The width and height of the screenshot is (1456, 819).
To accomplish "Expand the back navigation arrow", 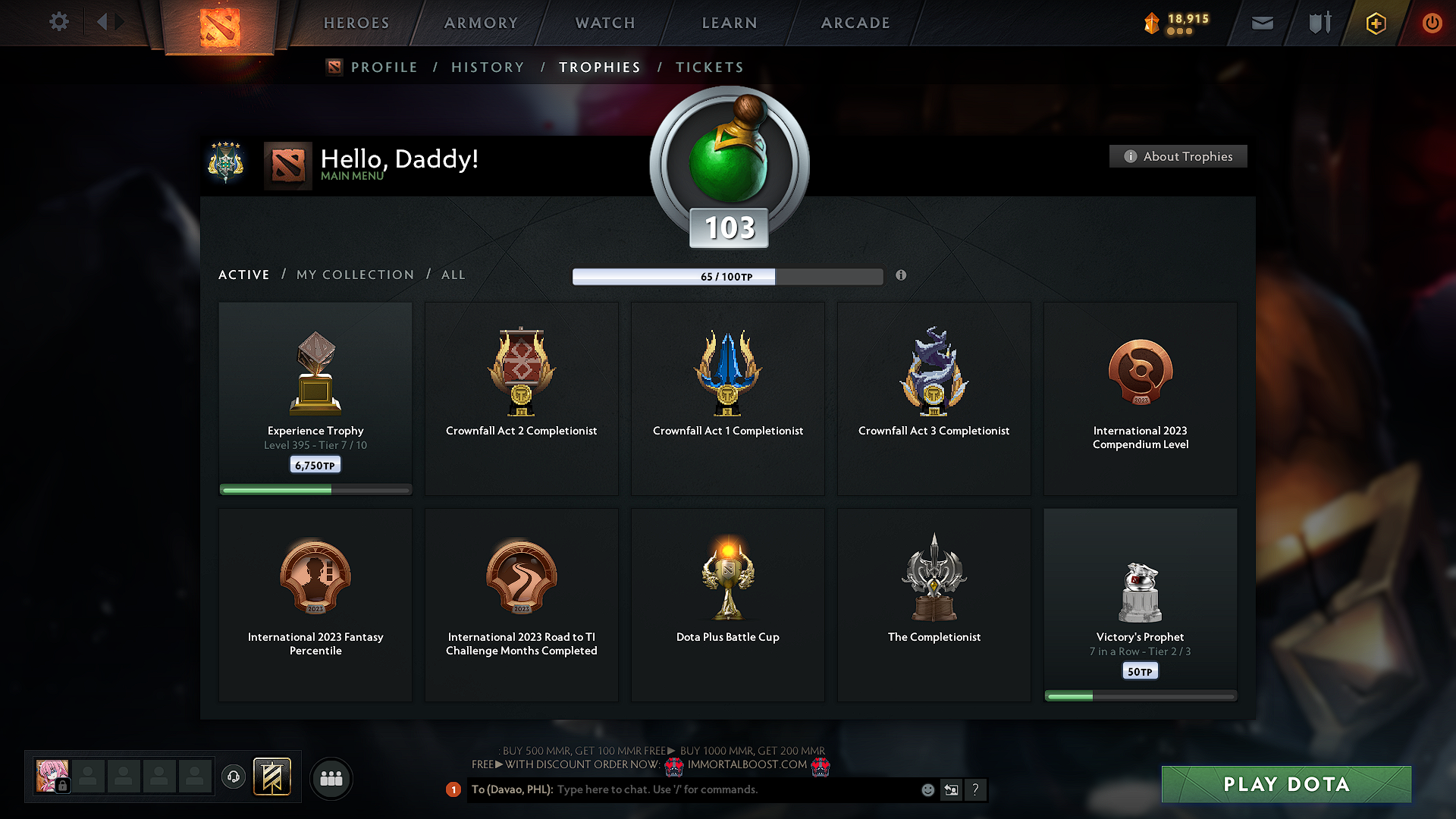I will click(x=101, y=22).
